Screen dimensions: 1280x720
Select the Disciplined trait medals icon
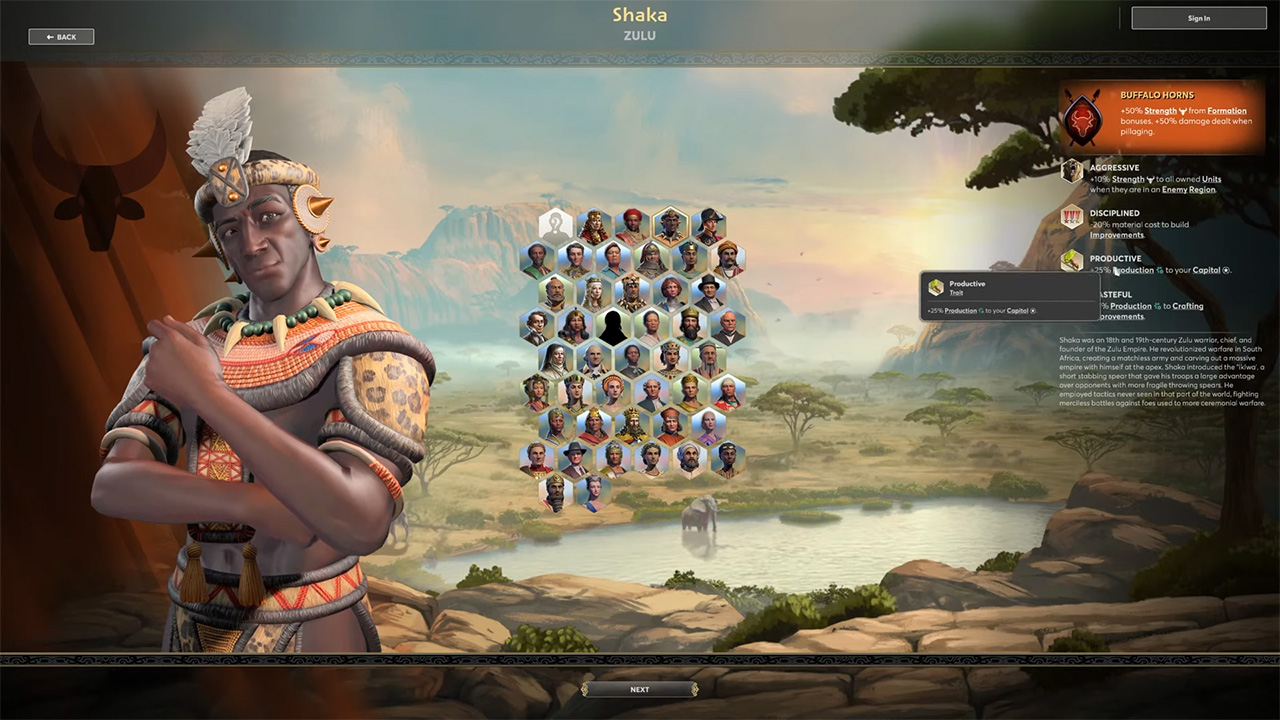pos(1072,216)
